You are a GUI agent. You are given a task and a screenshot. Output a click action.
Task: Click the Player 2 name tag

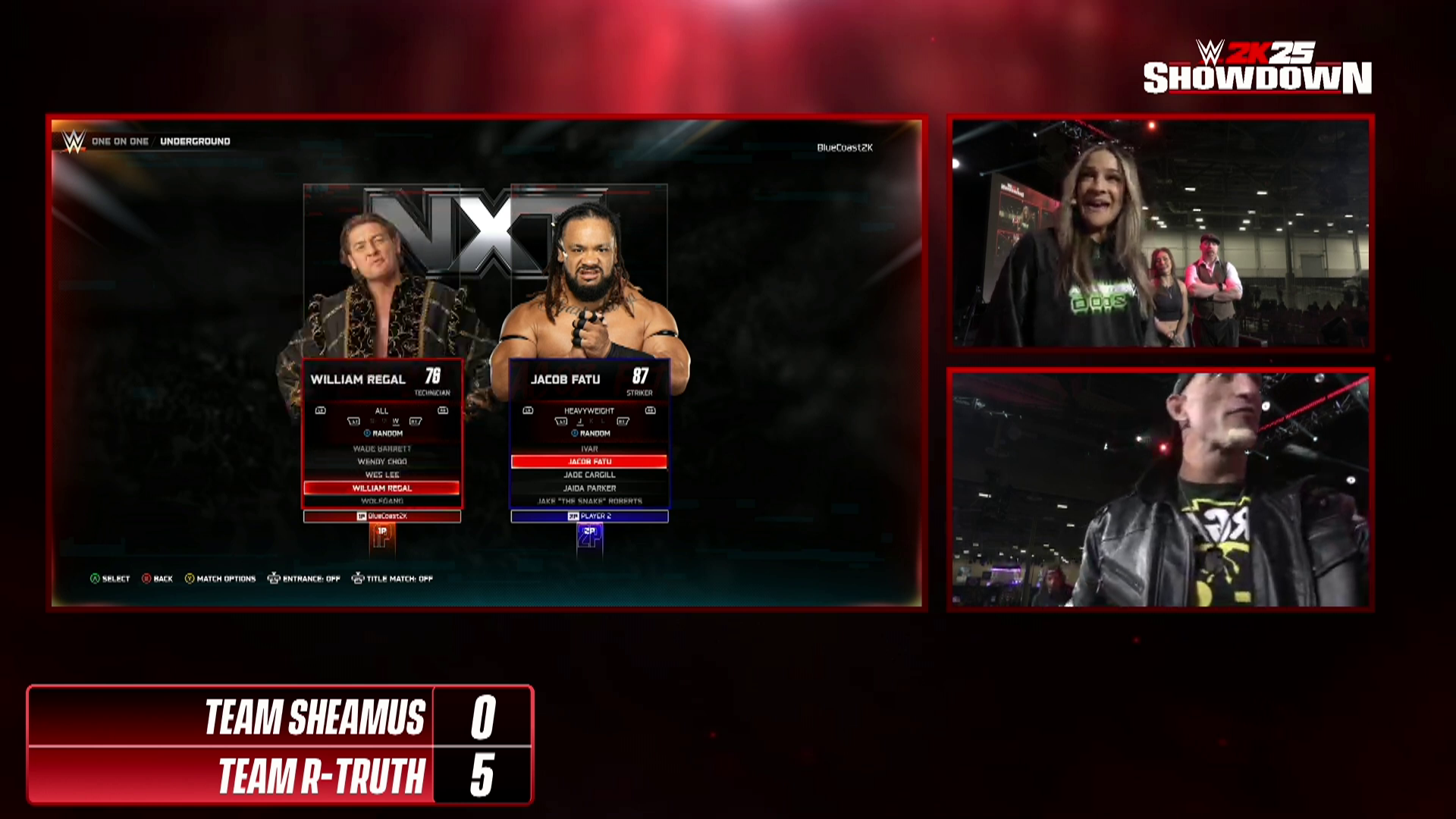coord(589,516)
